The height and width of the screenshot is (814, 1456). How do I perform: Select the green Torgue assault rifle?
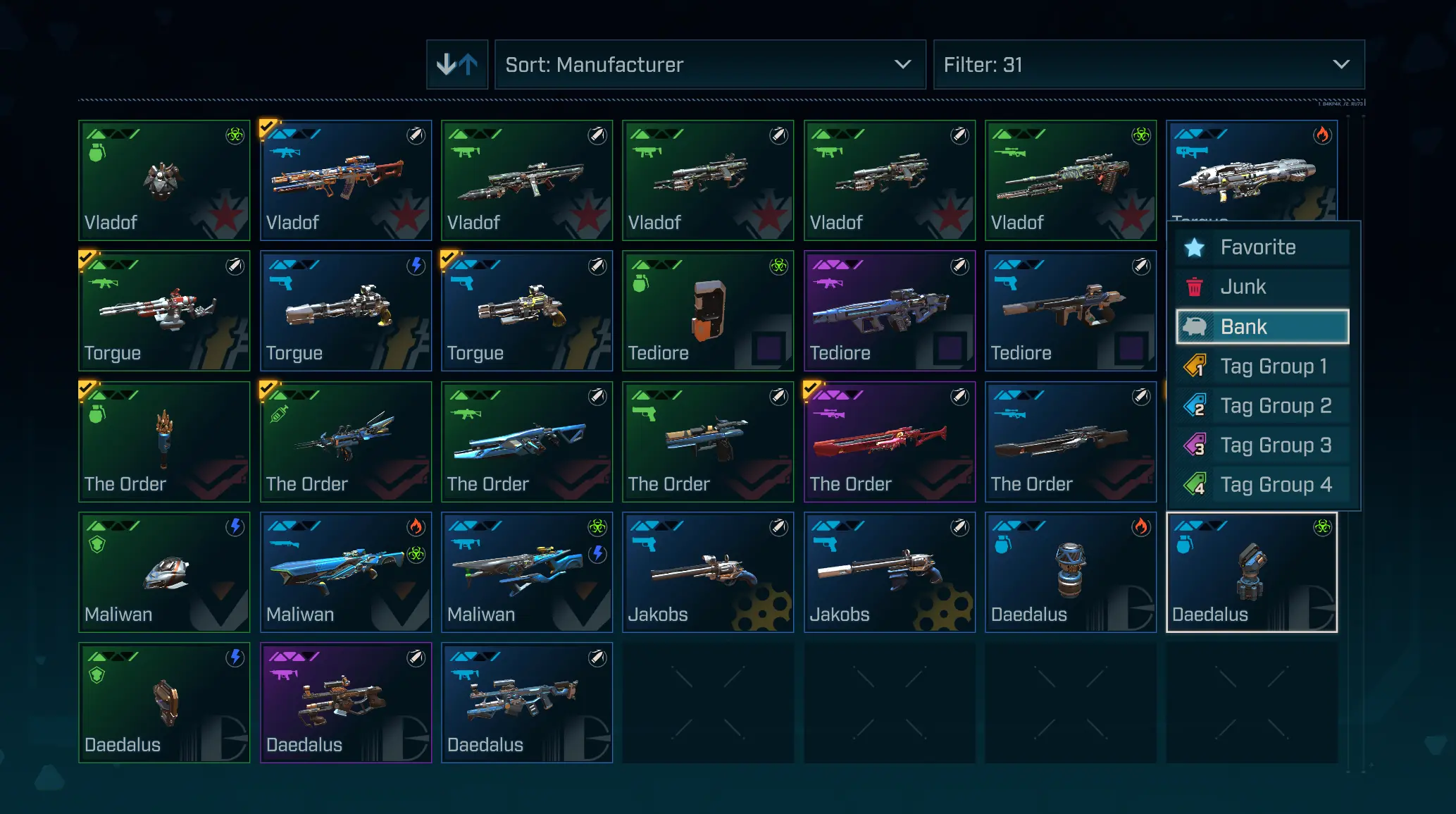click(164, 311)
